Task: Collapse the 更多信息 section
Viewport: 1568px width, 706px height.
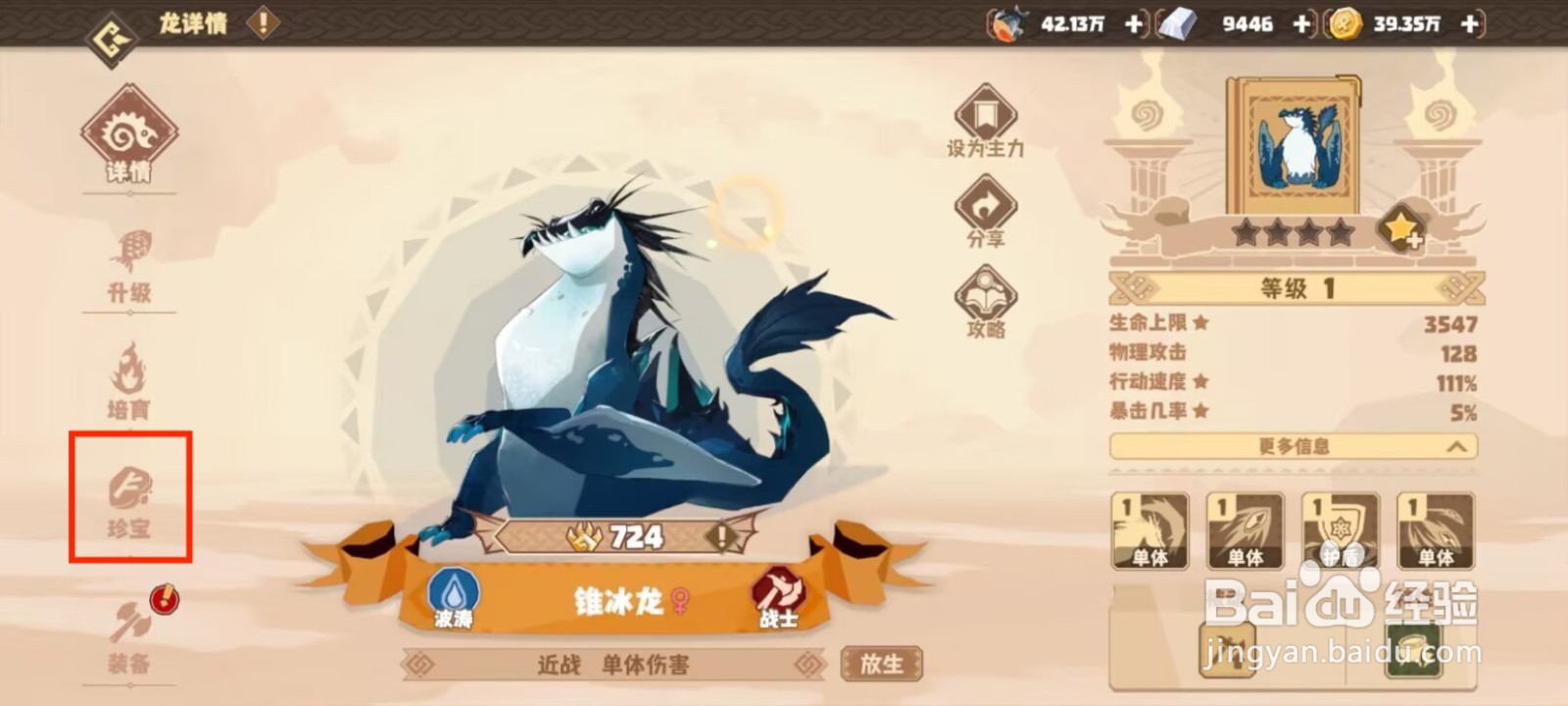Action: (1295, 447)
